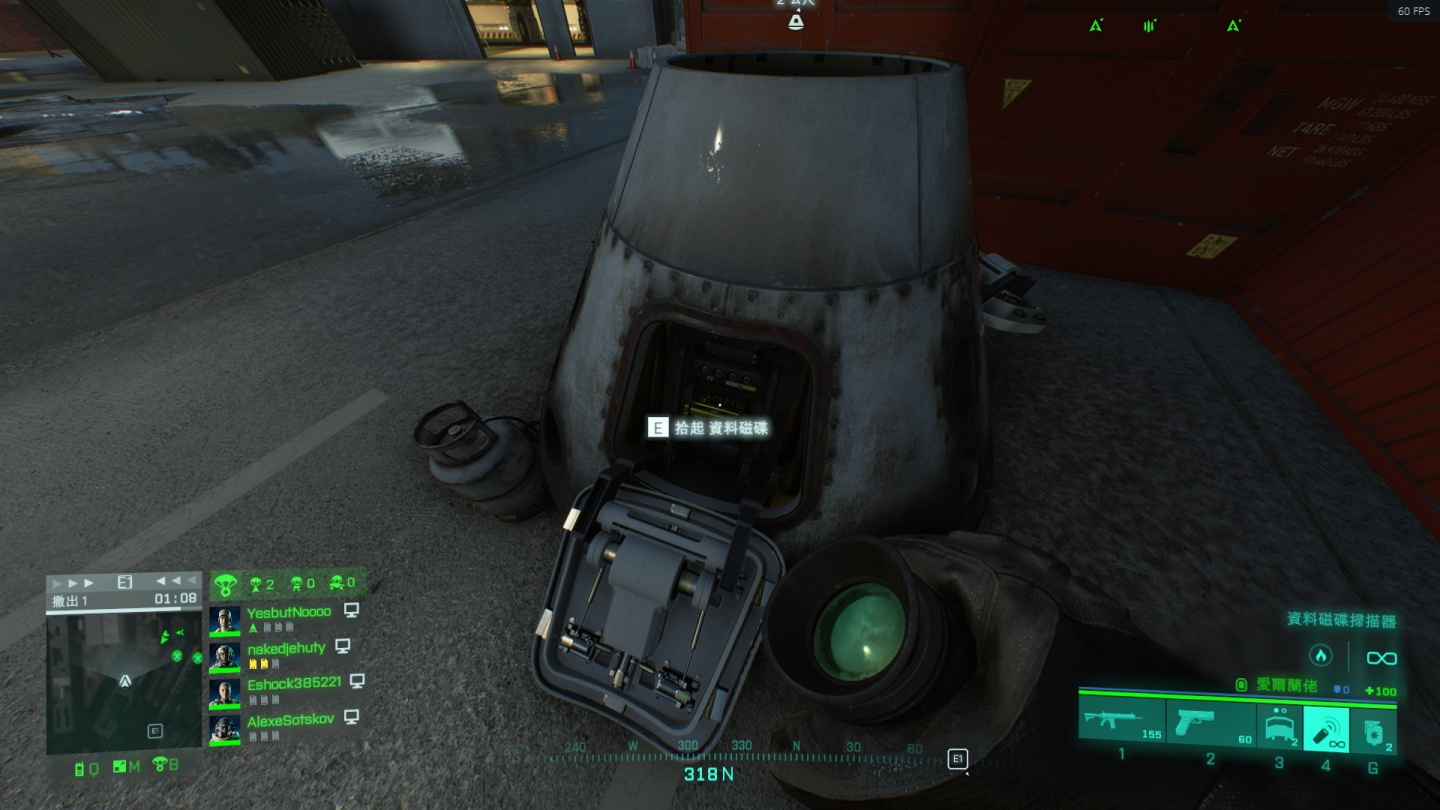Select the data drive scanner slot
This screenshot has height=810, width=1440.
1326,729
